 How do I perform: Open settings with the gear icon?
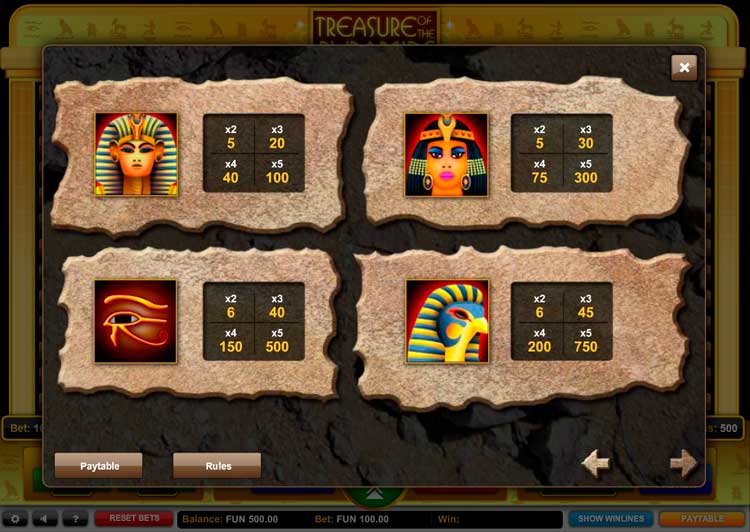15,519
